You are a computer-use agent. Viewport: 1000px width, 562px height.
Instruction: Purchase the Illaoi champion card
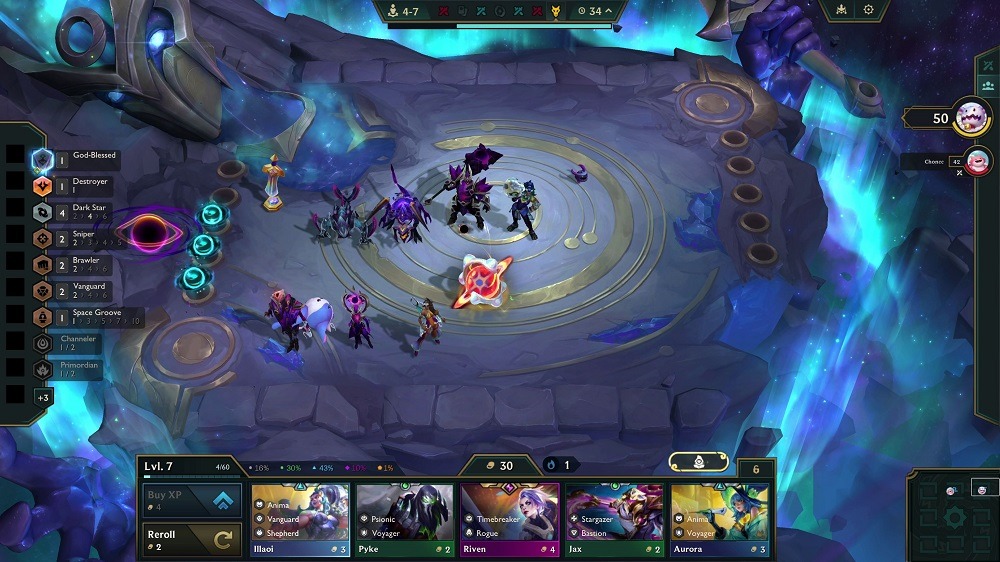click(x=300, y=520)
